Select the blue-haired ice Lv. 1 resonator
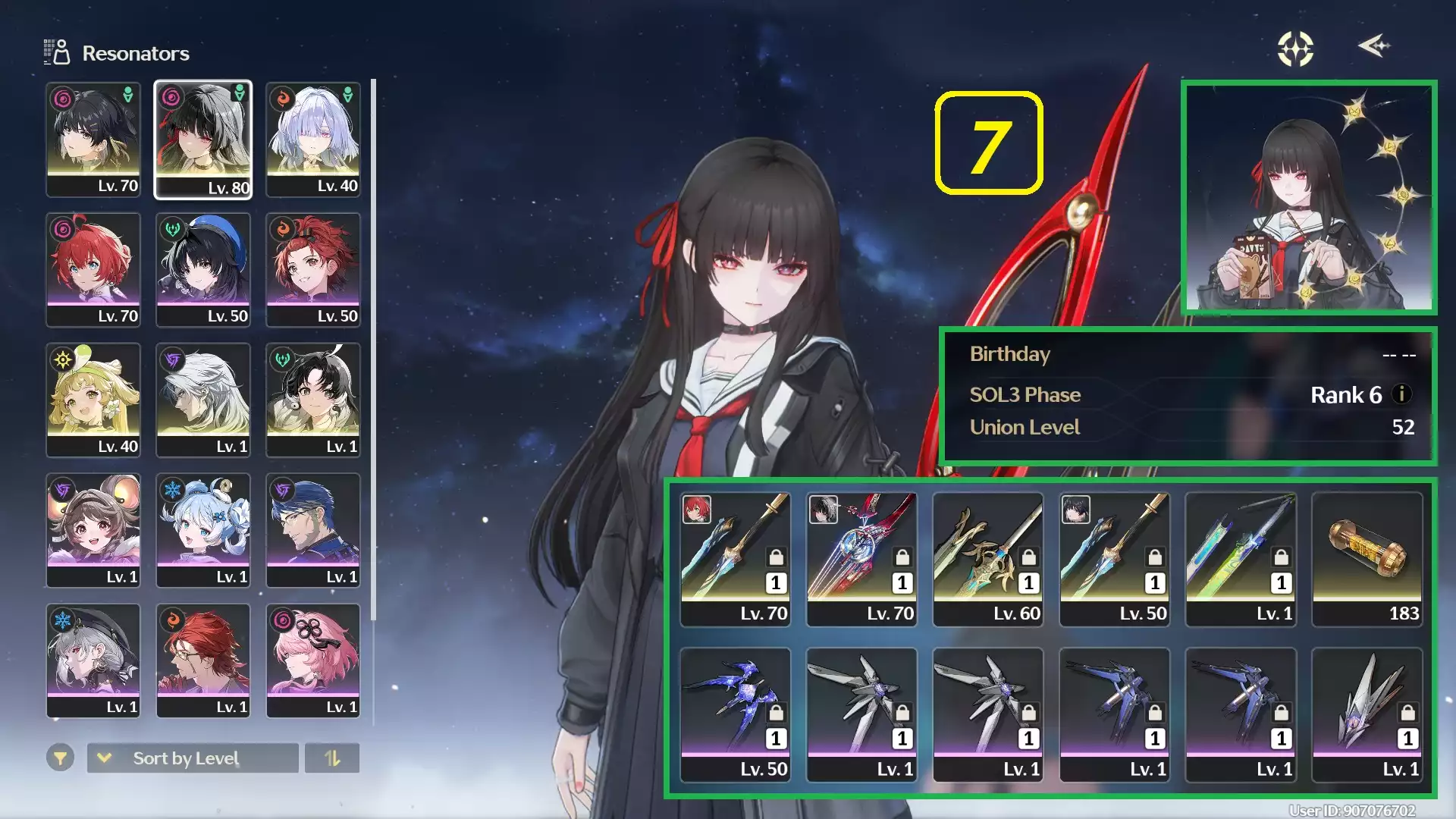1456x819 pixels. [203, 530]
